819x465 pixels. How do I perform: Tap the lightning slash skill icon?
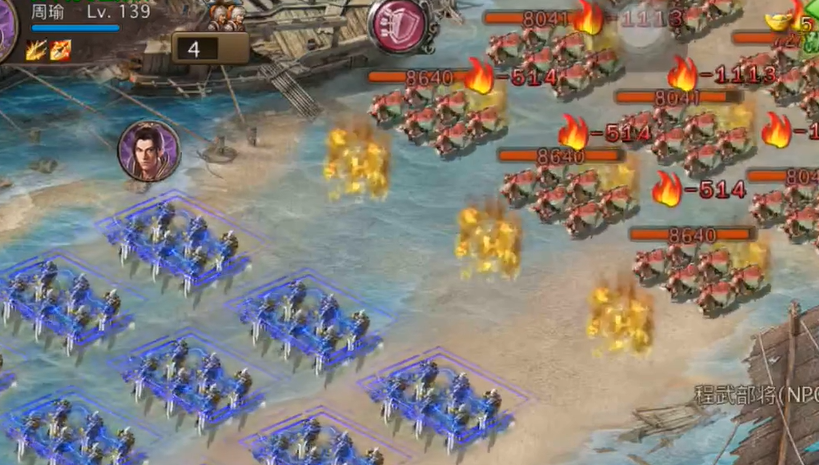pos(37,49)
